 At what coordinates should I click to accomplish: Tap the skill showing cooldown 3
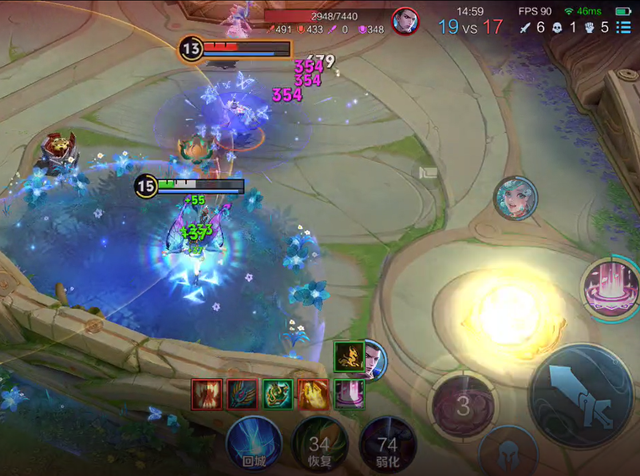click(462, 405)
